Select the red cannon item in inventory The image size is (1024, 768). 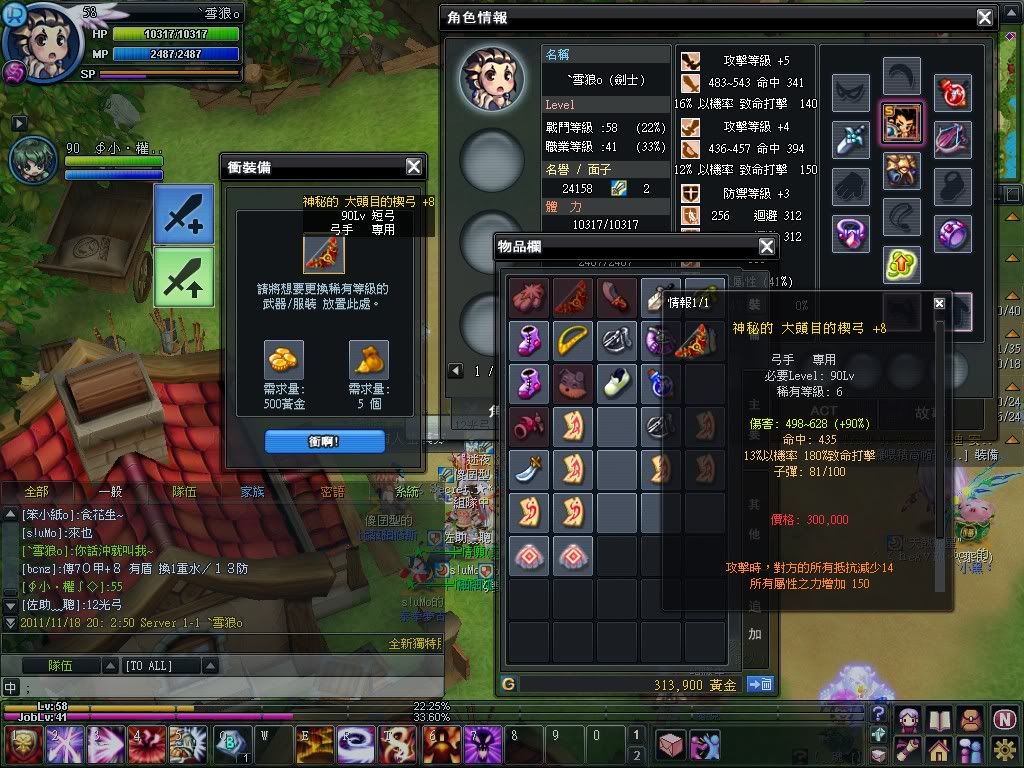tap(527, 425)
